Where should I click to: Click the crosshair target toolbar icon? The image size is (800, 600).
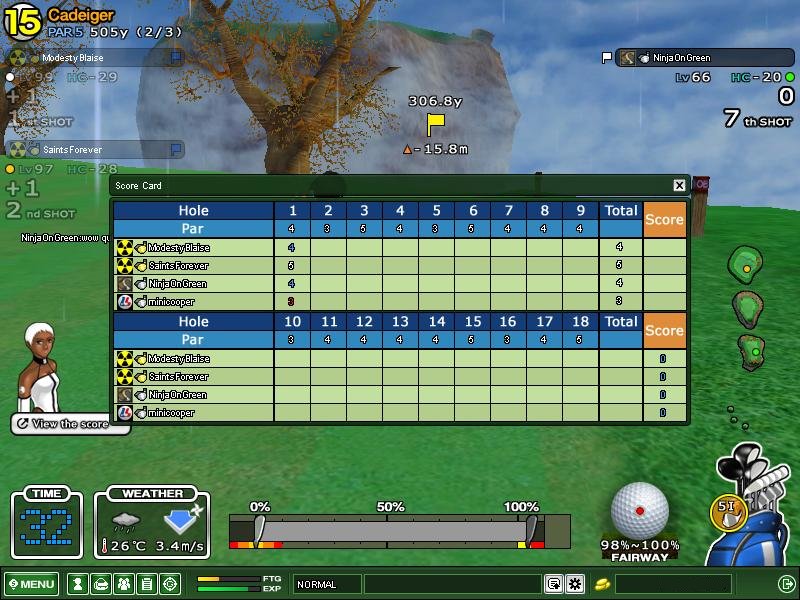tap(170, 584)
